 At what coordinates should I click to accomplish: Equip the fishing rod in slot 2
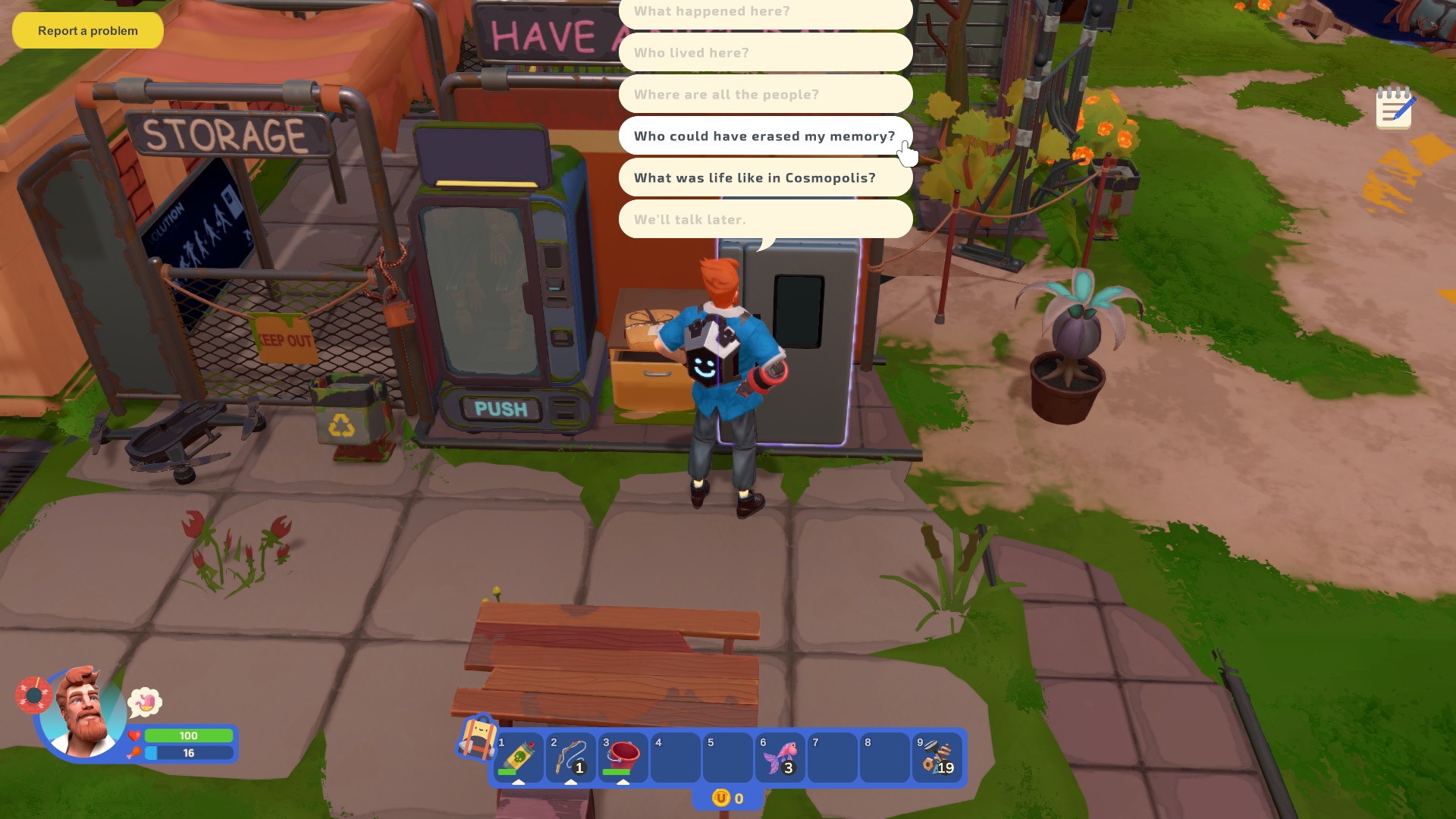(571, 758)
